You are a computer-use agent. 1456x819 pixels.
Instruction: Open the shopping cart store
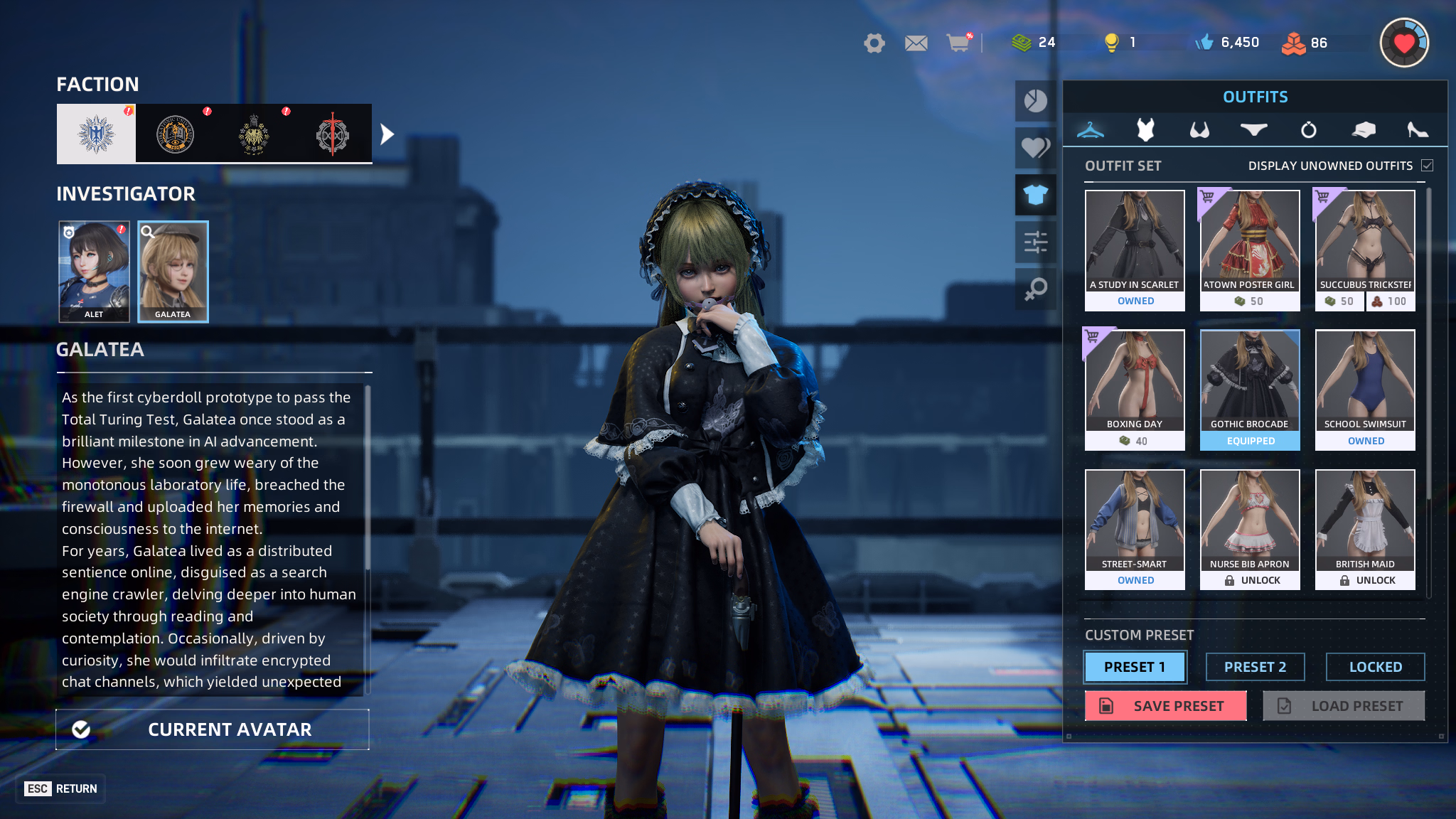[x=958, y=43]
